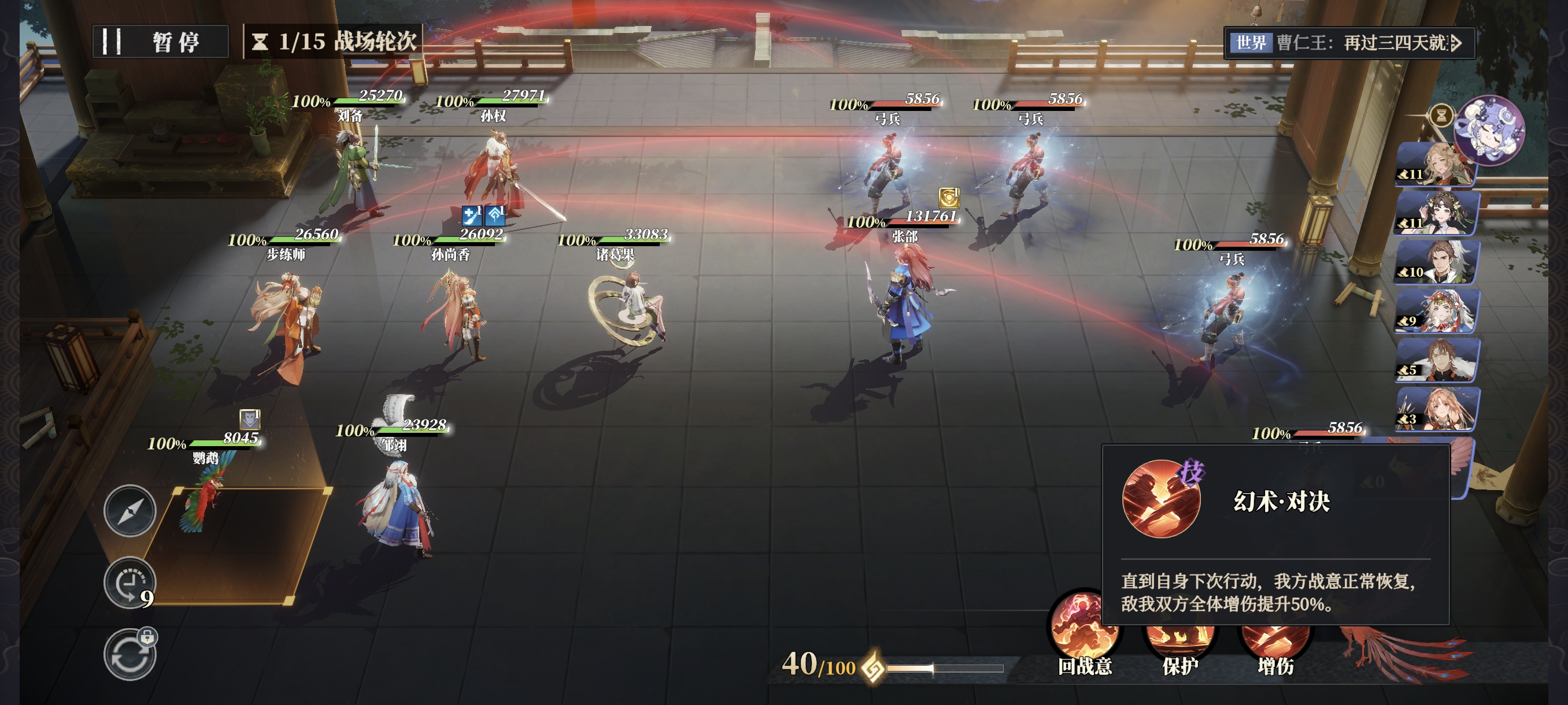Click the compass needle button
Screen dimensions: 1568x705
point(130,511)
